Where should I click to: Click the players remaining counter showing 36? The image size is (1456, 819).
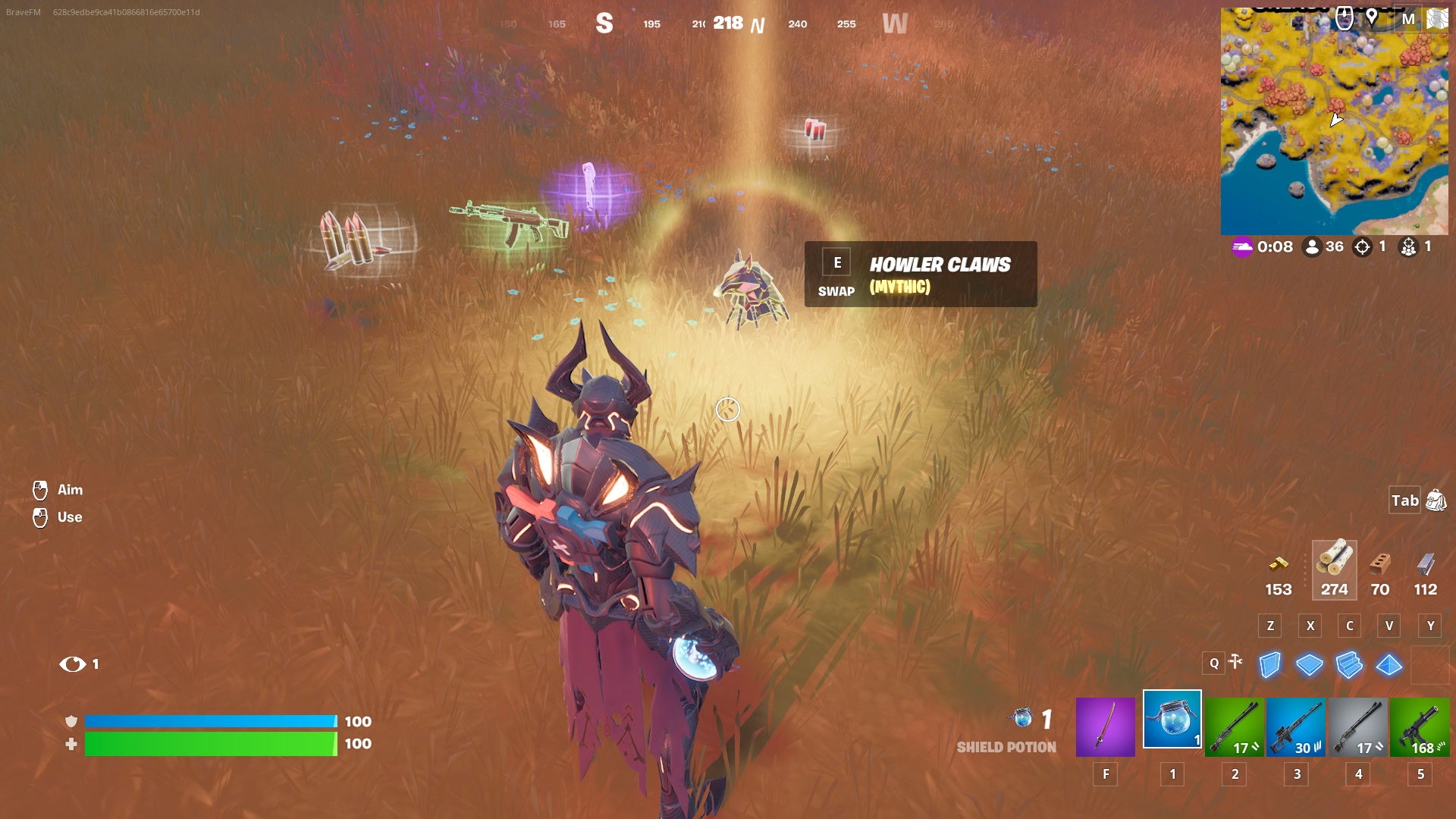click(x=1324, y=246)
